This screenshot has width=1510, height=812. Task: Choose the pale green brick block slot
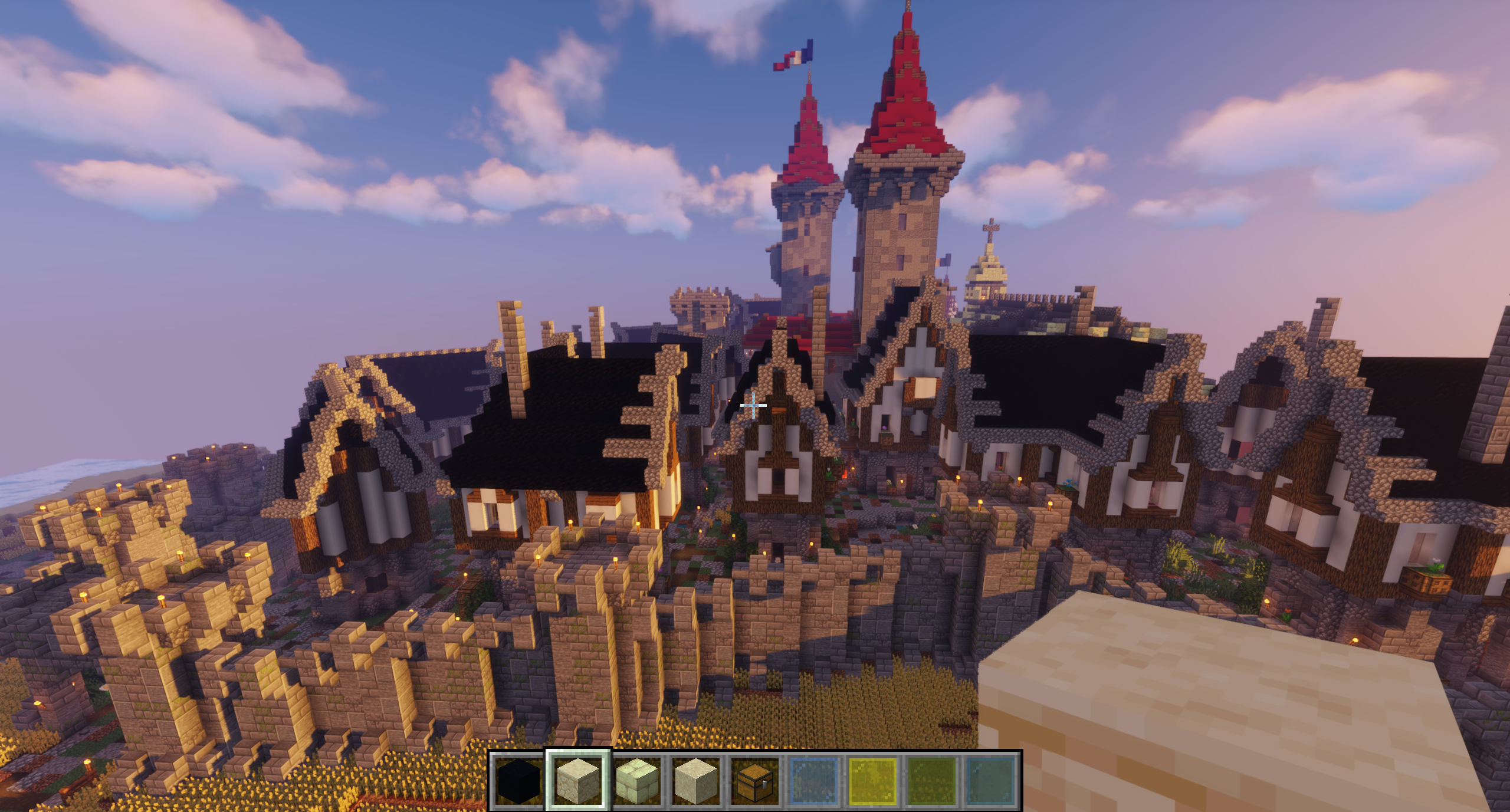[x=637, y=781]
